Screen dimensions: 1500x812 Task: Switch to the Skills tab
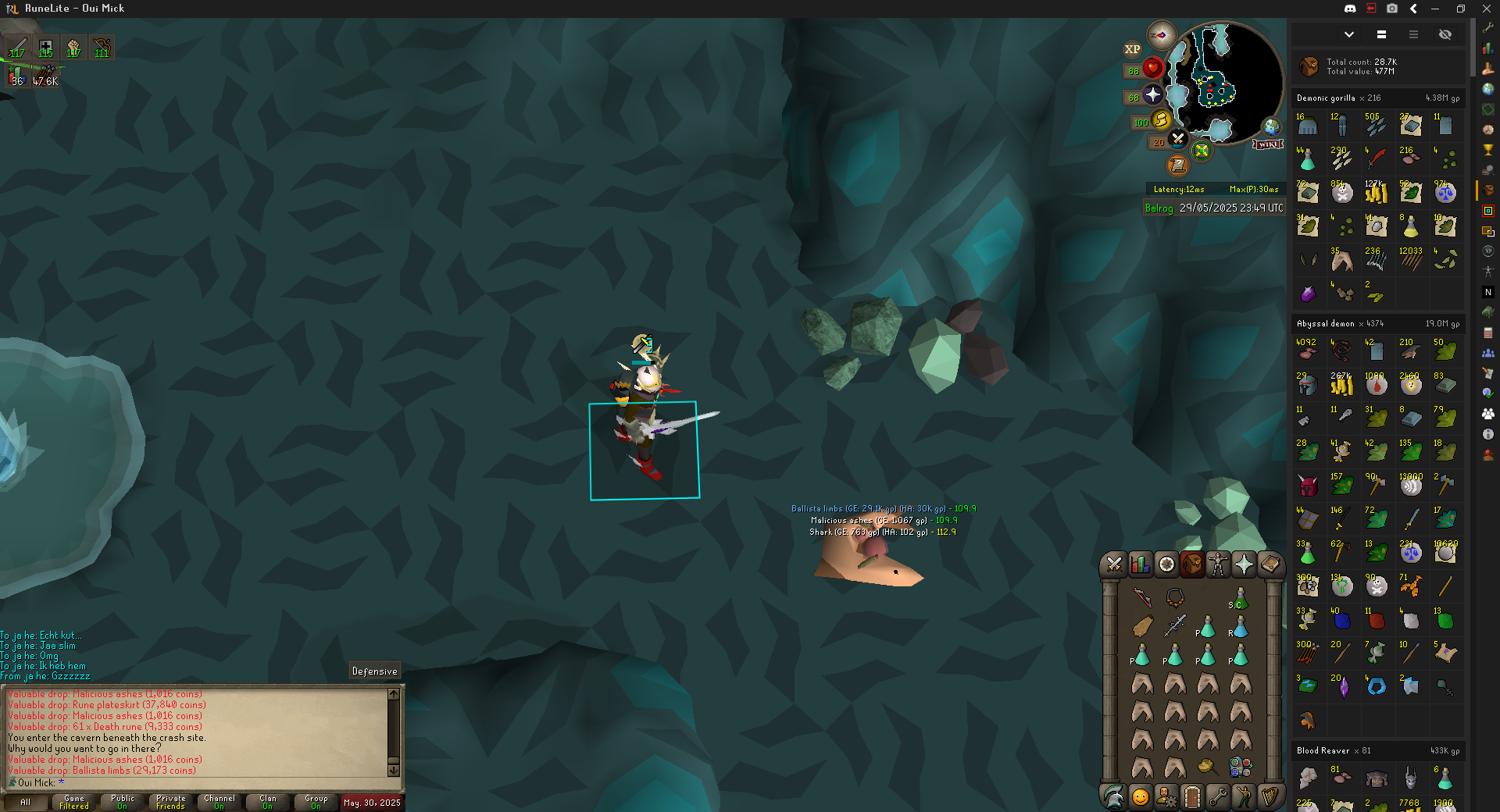pos(1141,564)
